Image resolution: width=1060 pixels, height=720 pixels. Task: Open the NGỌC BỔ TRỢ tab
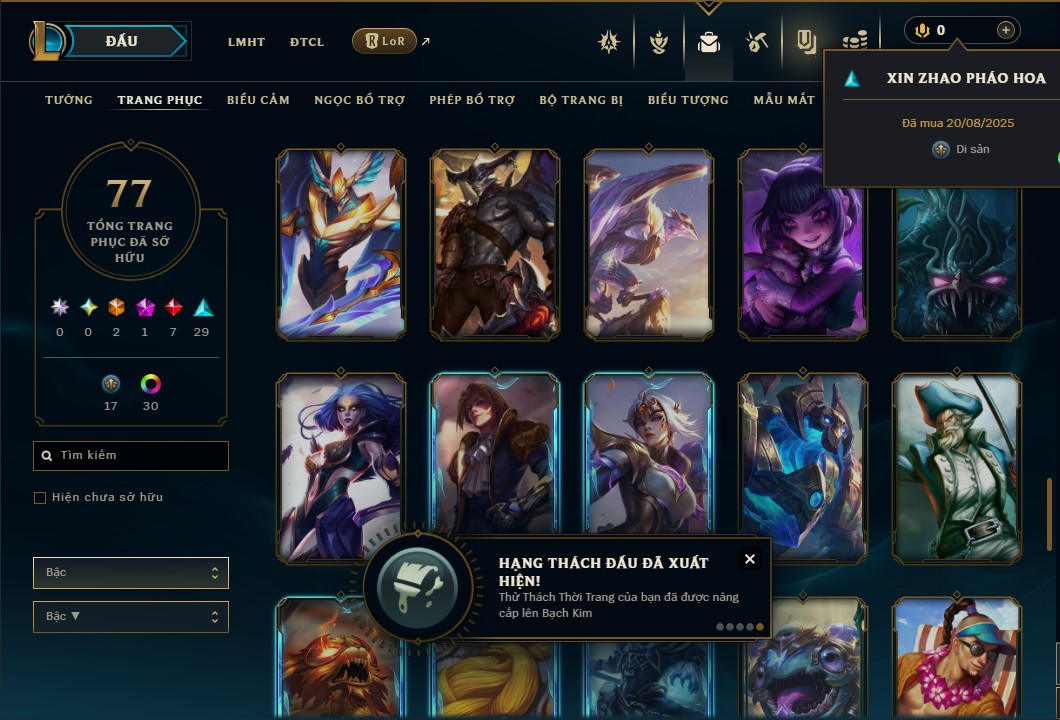(360, 100)
